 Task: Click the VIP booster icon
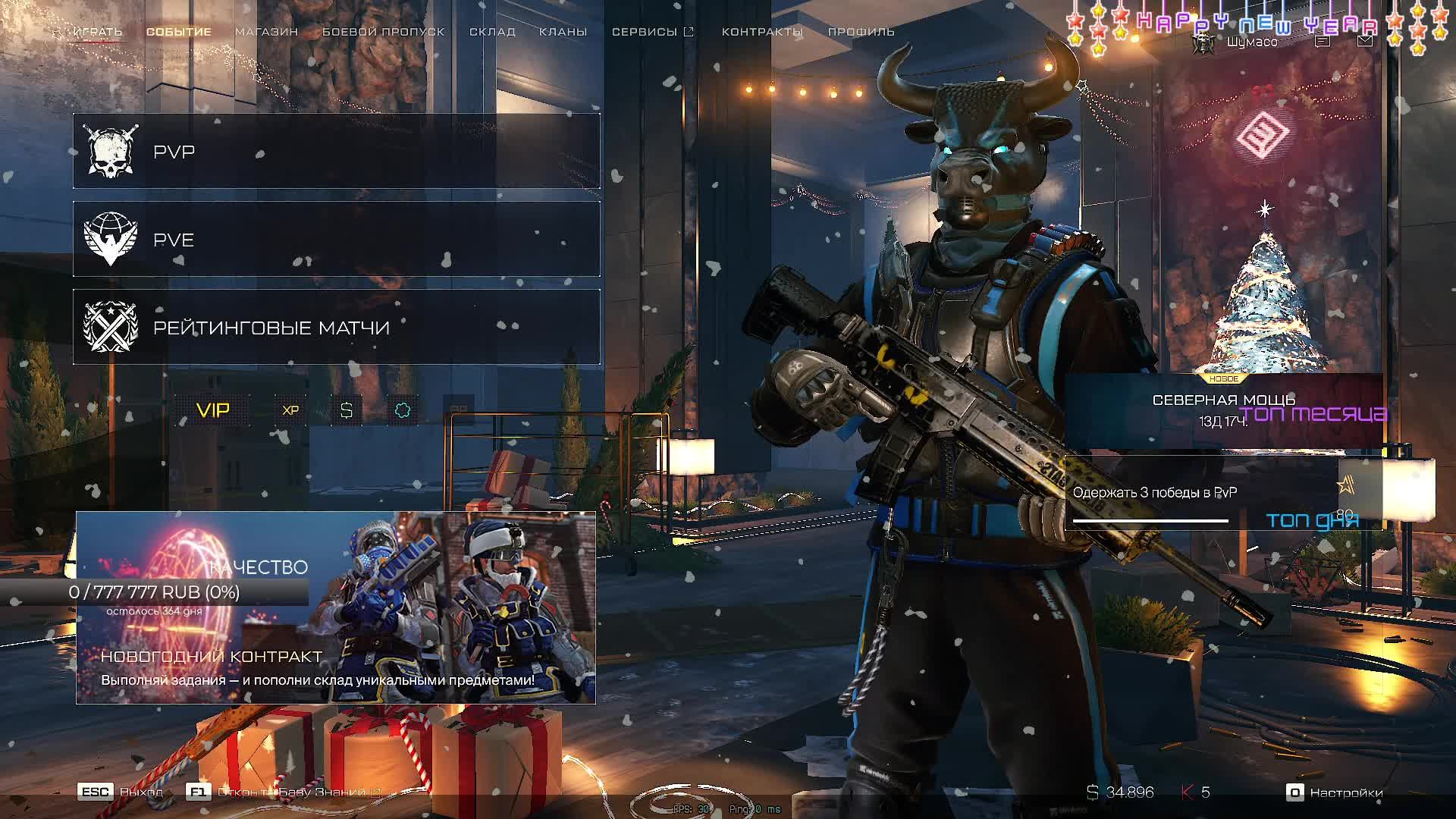click(x=213, y=410)
